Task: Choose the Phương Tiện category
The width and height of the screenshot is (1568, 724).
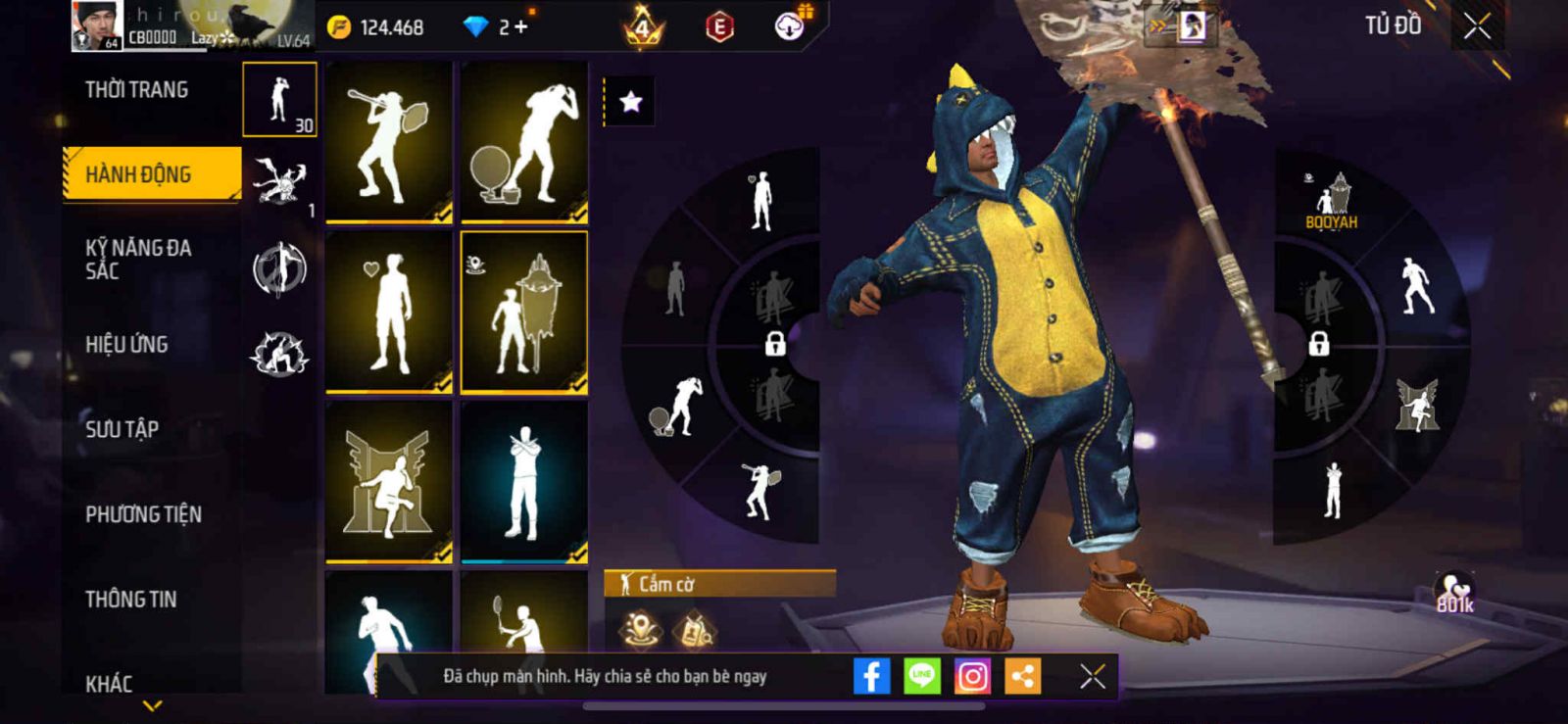Action: (143, 514)
